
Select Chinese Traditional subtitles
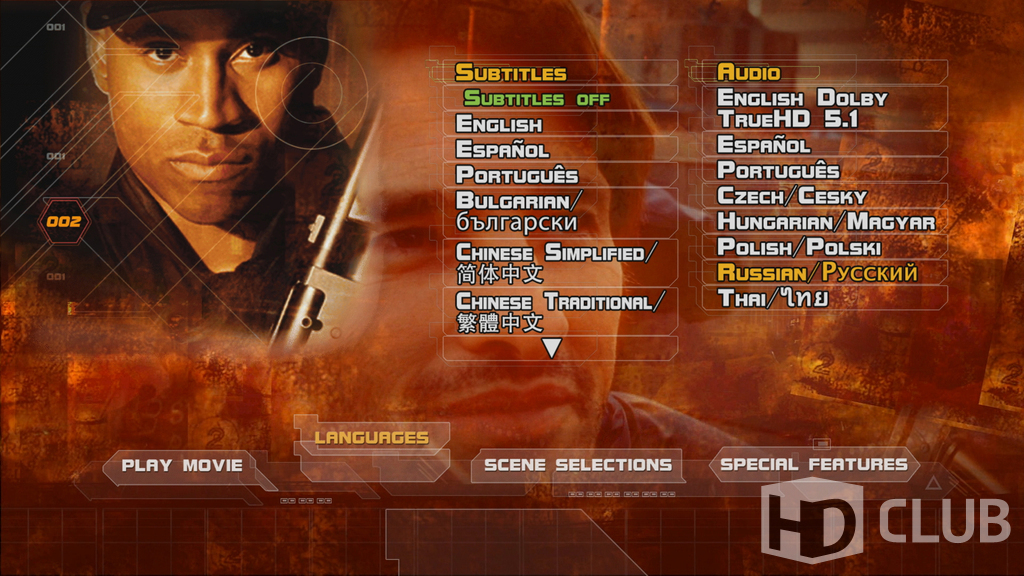point(560,312)
